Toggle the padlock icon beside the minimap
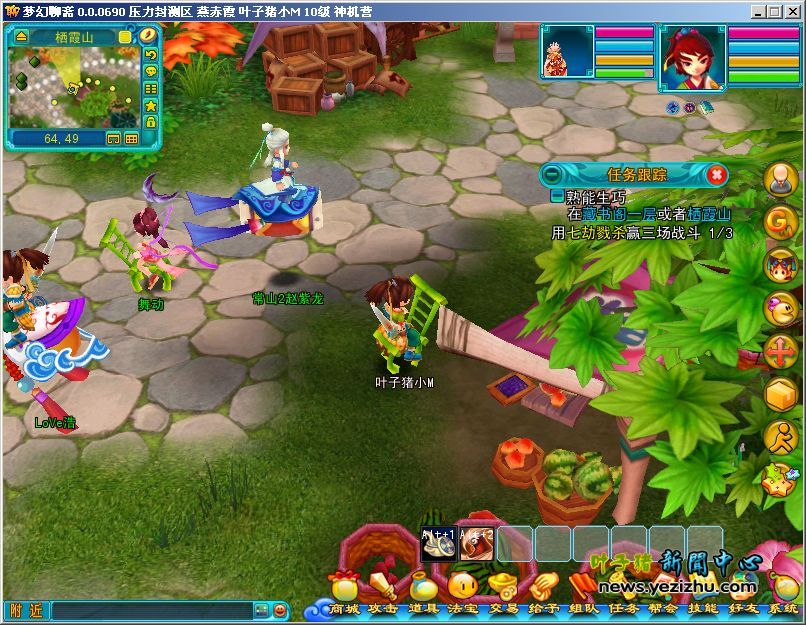806x625 pixels. pyautogui.click(x=151, y=122)
